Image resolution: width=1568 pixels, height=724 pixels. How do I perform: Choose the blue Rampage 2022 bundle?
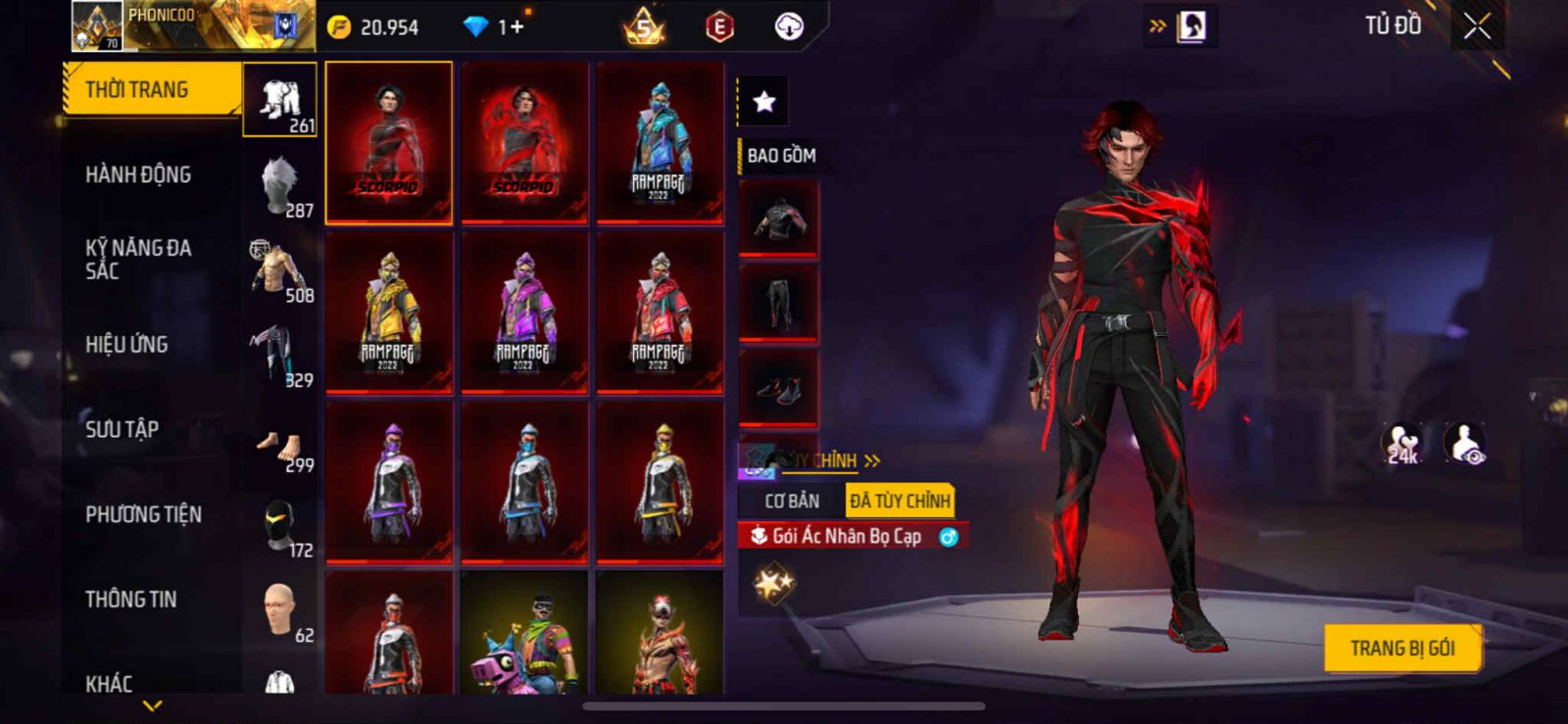tap(660, 143)
